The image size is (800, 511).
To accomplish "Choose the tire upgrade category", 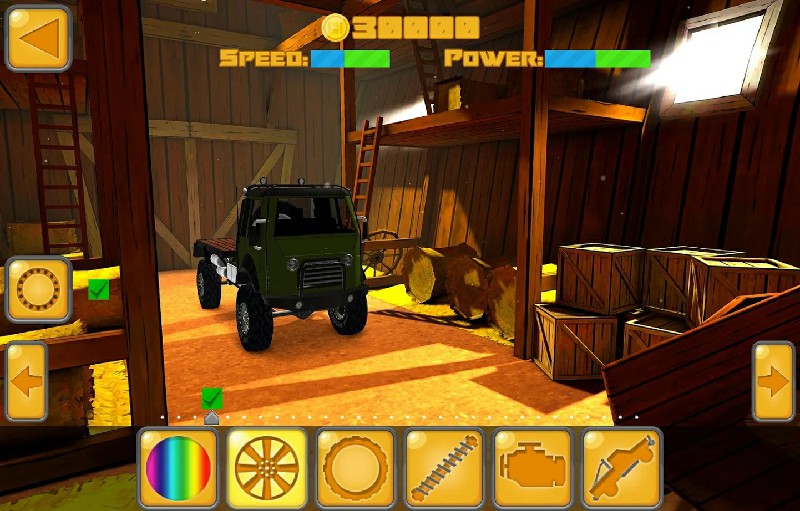I will [356, 467].
